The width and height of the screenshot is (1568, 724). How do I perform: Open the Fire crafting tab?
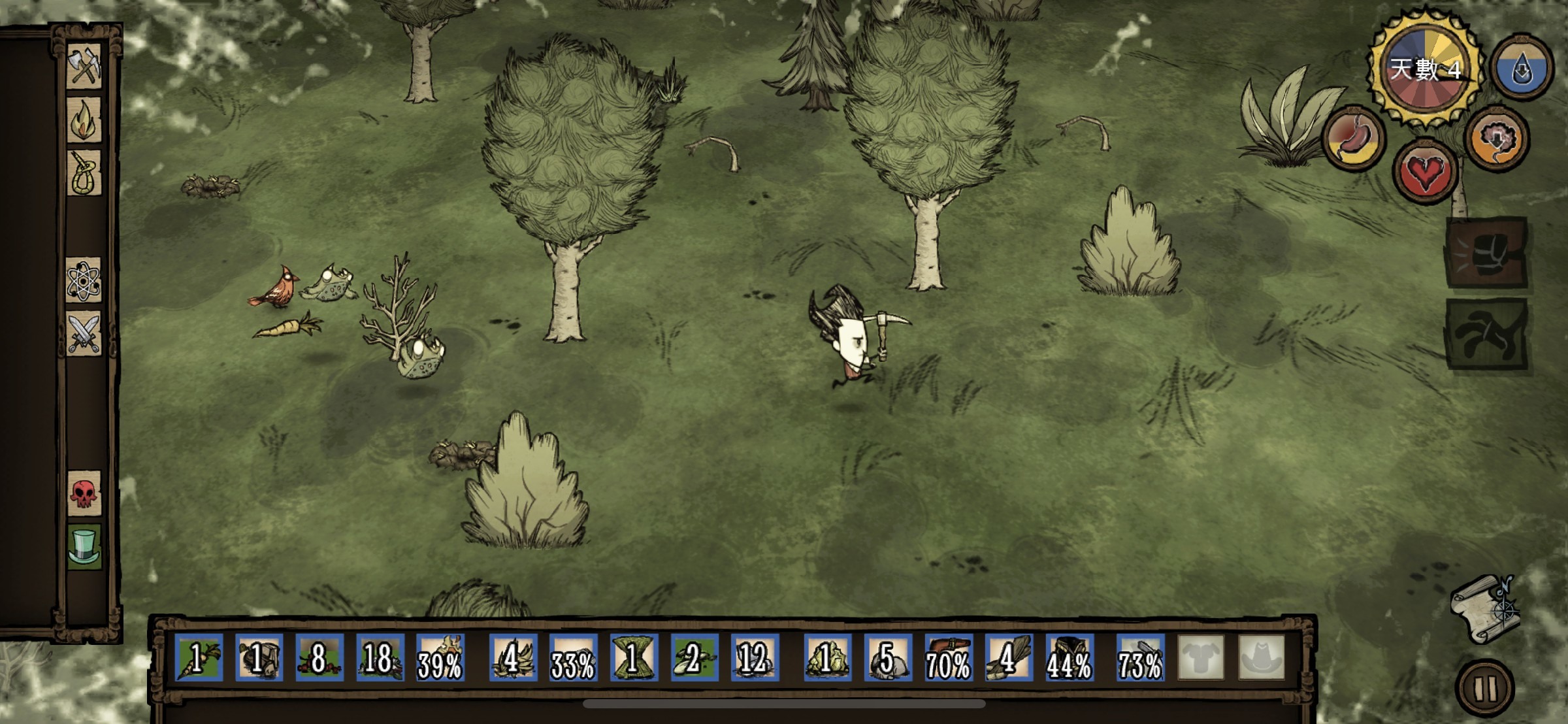tap(84, 120)
